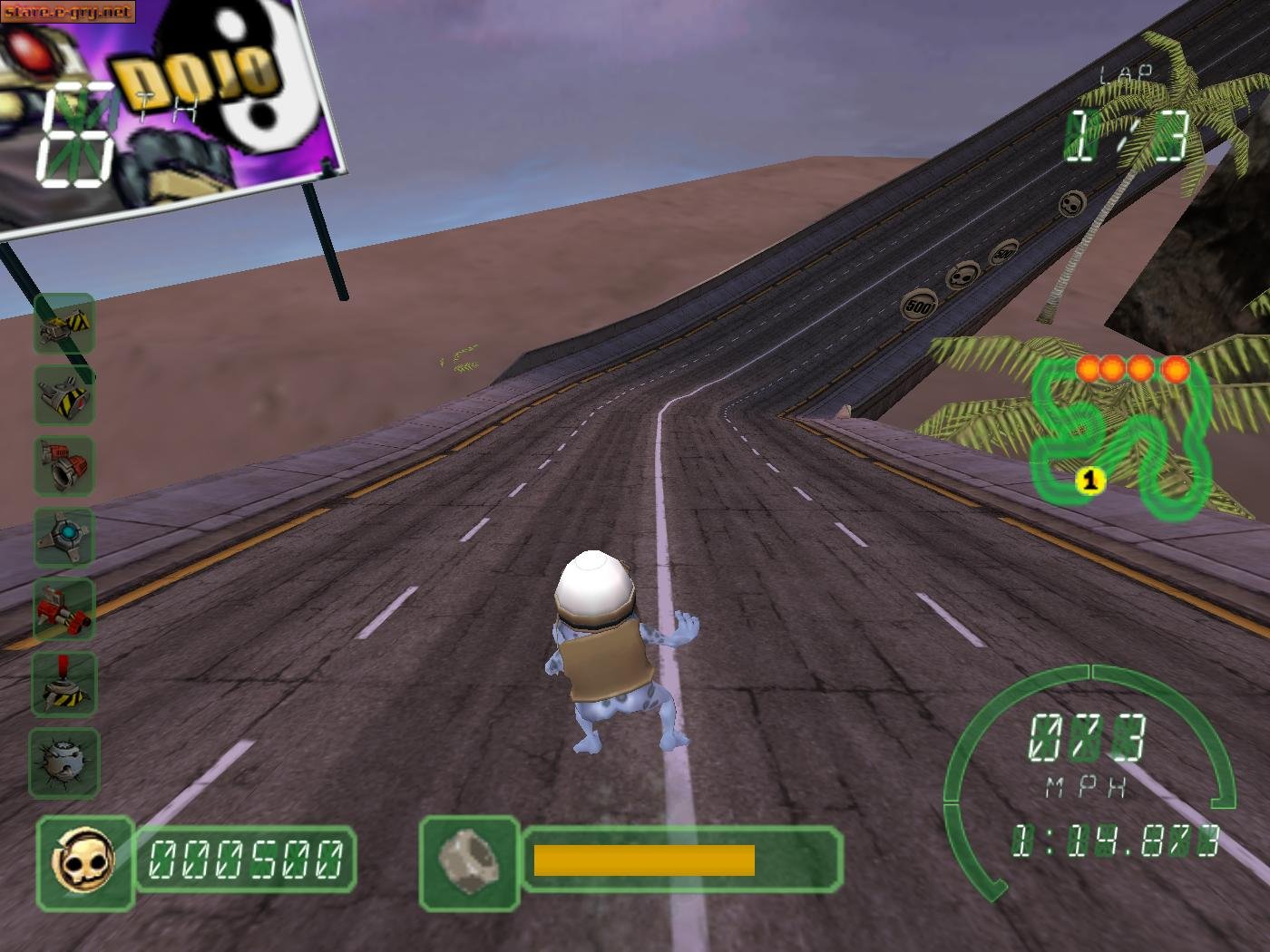The width and height of the screenshot is (1270, 952).
Task: Toggle the last orange boost light
Action: tap(1177, 368)
